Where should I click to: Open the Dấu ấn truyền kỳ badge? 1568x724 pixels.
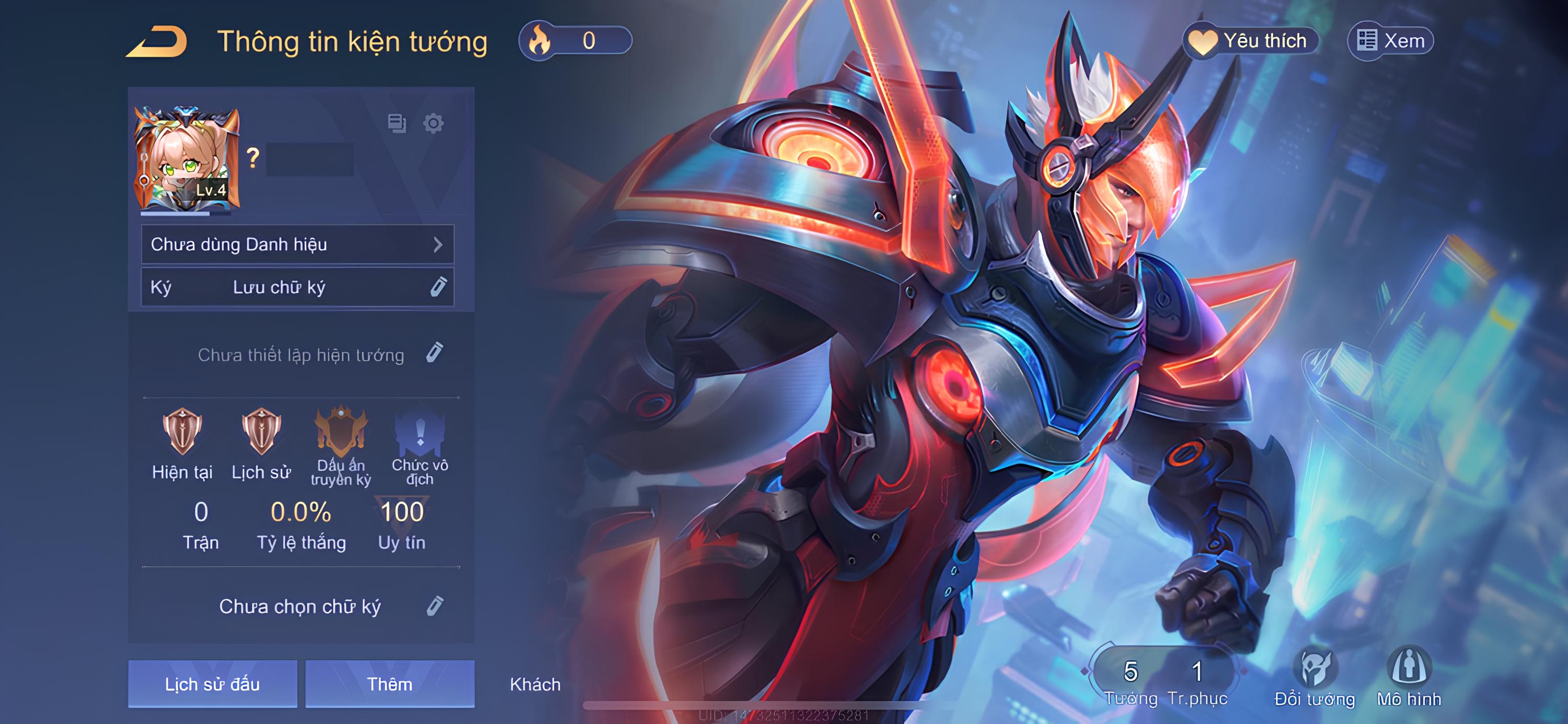coord(341,433)
